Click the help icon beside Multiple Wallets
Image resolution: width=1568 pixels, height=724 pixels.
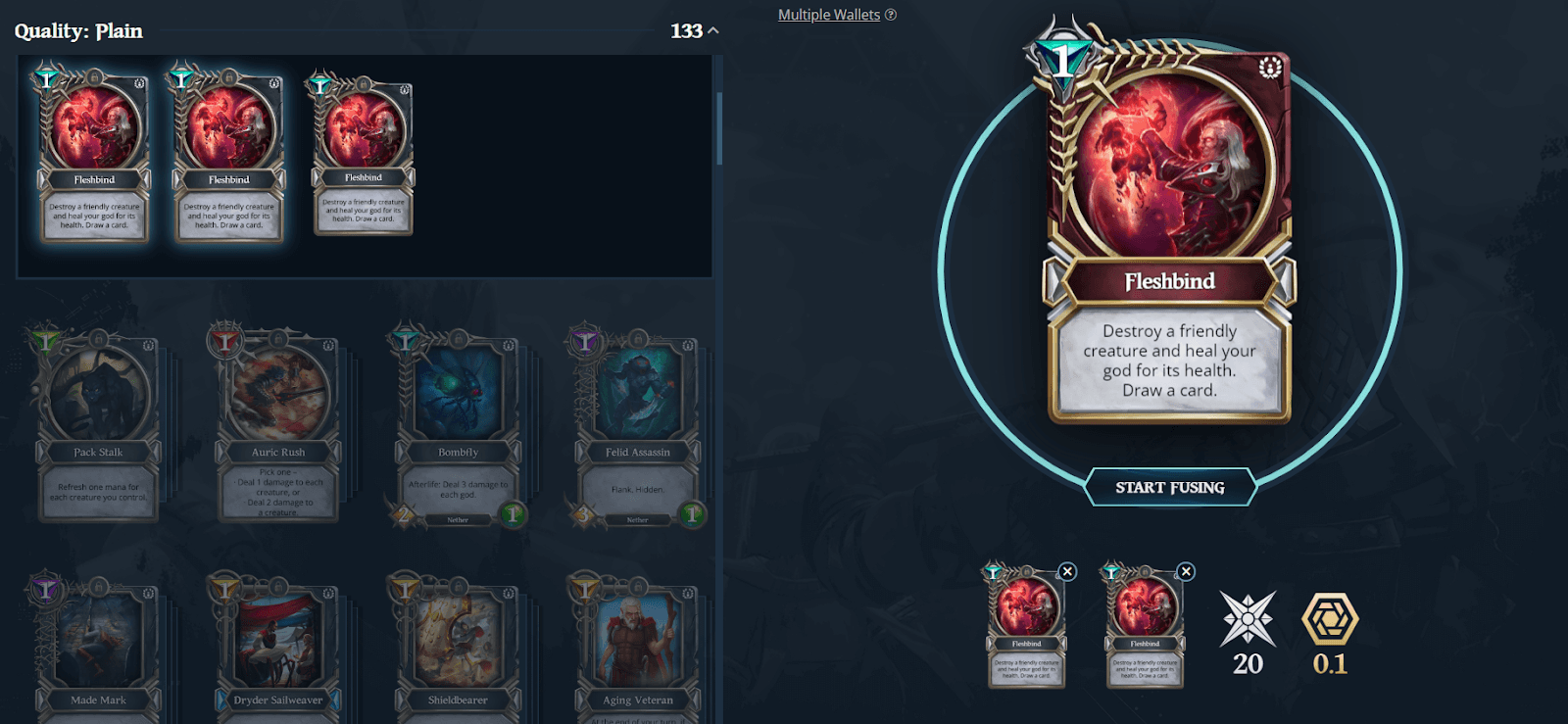click(x=890, y=14)
